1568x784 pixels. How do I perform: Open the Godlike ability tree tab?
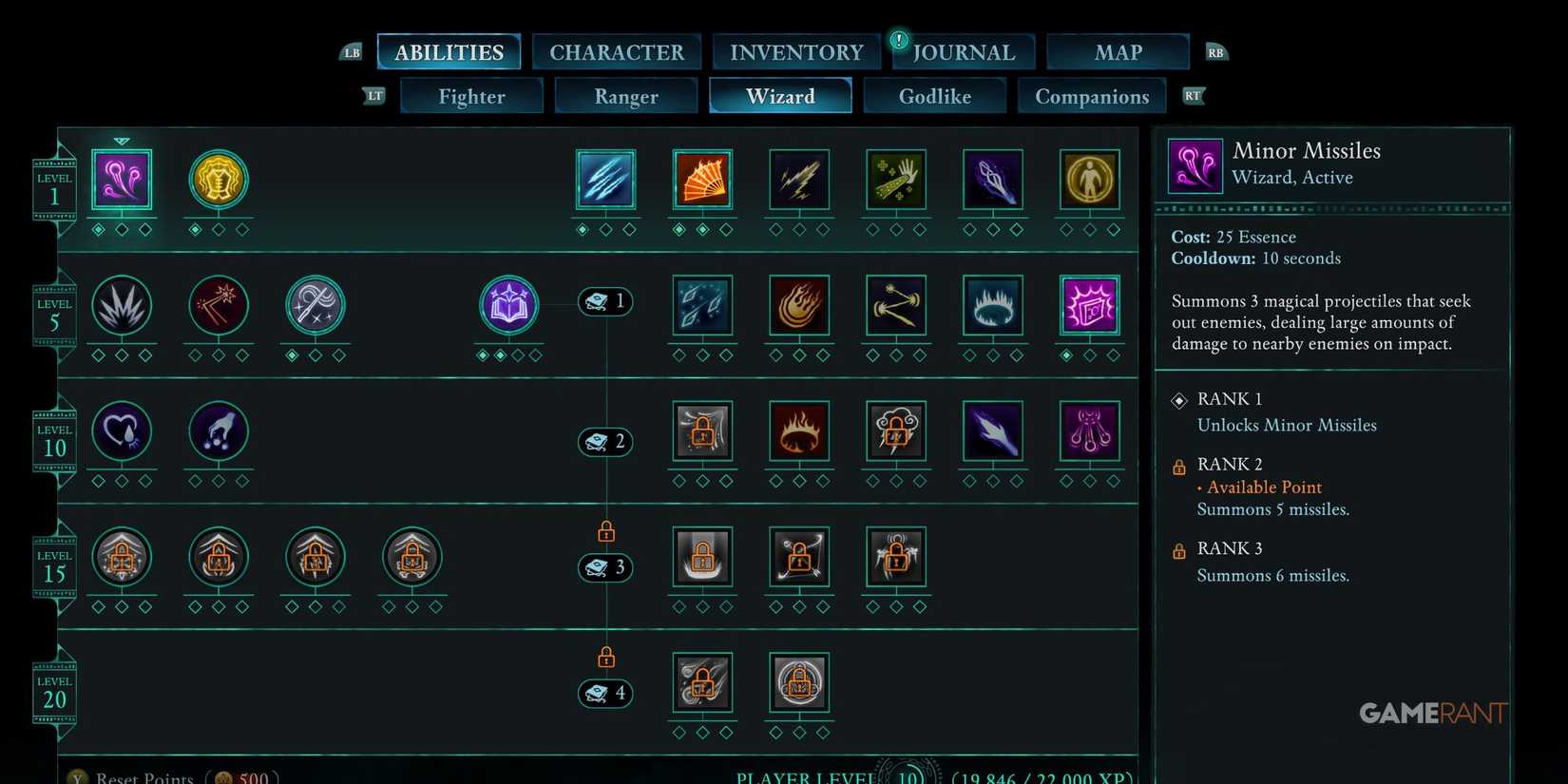pyautogui.click(x=934, y=95)
